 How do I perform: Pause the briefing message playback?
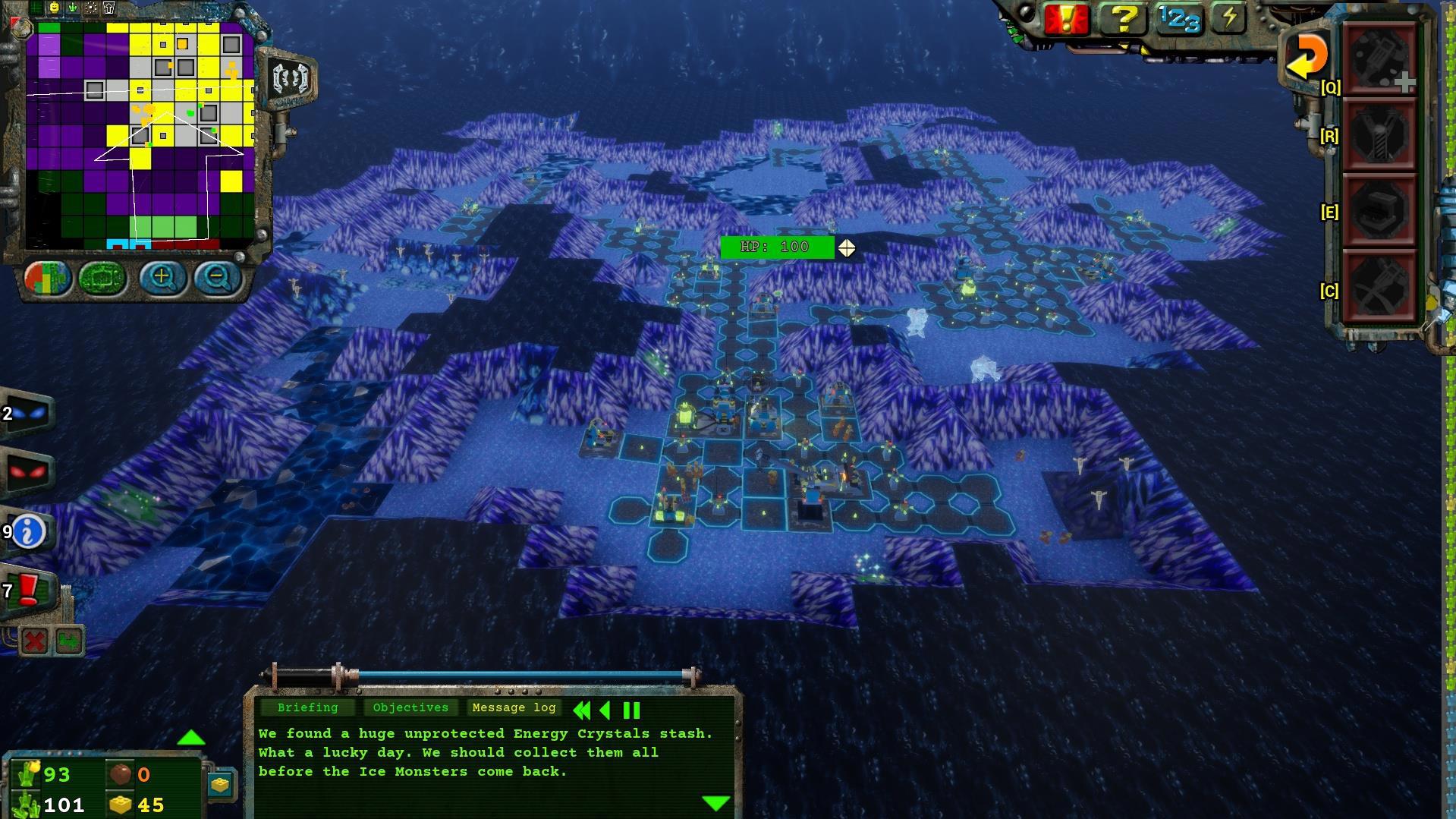coord(631,710)
